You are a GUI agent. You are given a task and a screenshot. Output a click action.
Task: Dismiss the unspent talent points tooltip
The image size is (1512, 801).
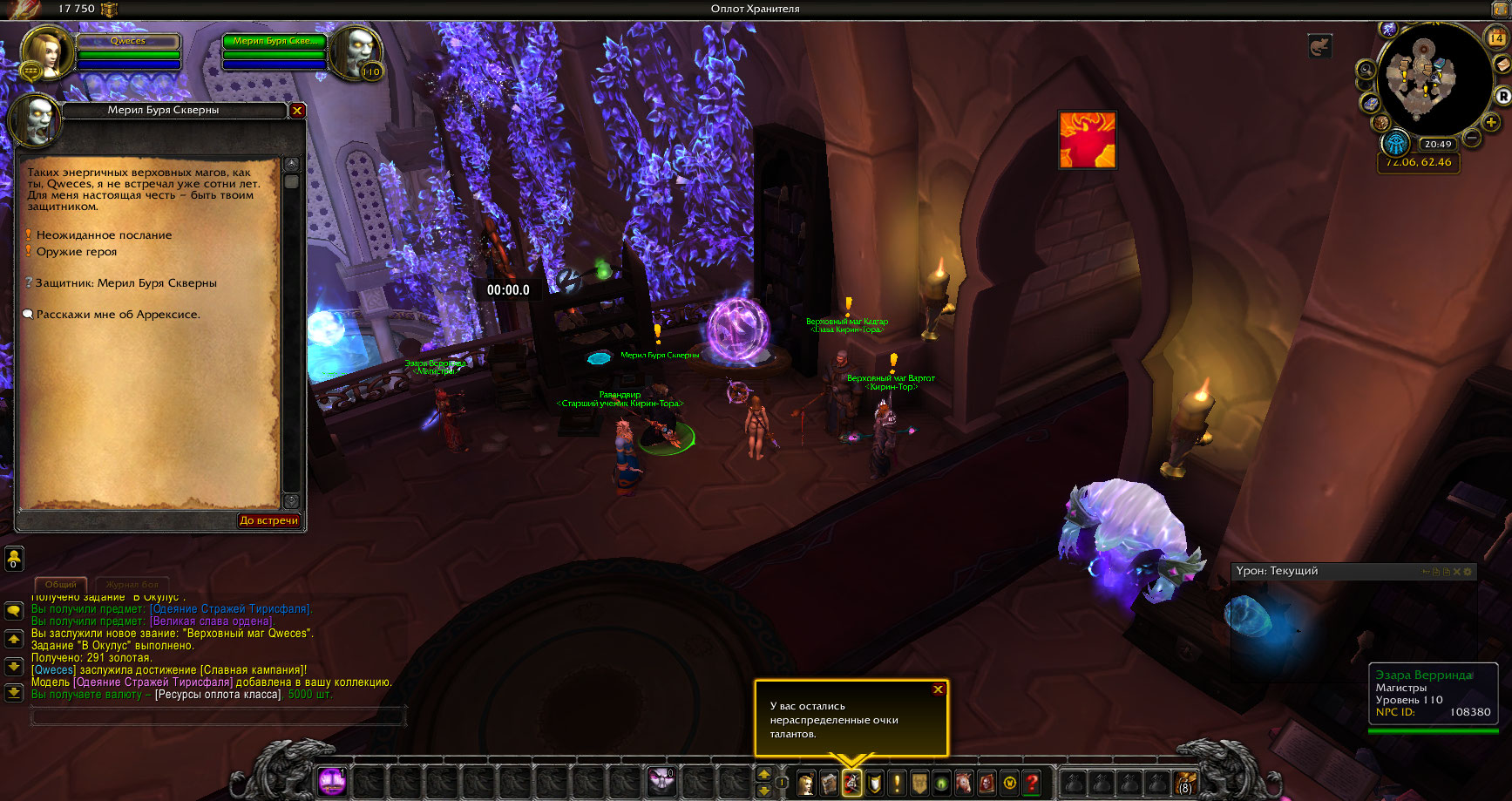938,689
